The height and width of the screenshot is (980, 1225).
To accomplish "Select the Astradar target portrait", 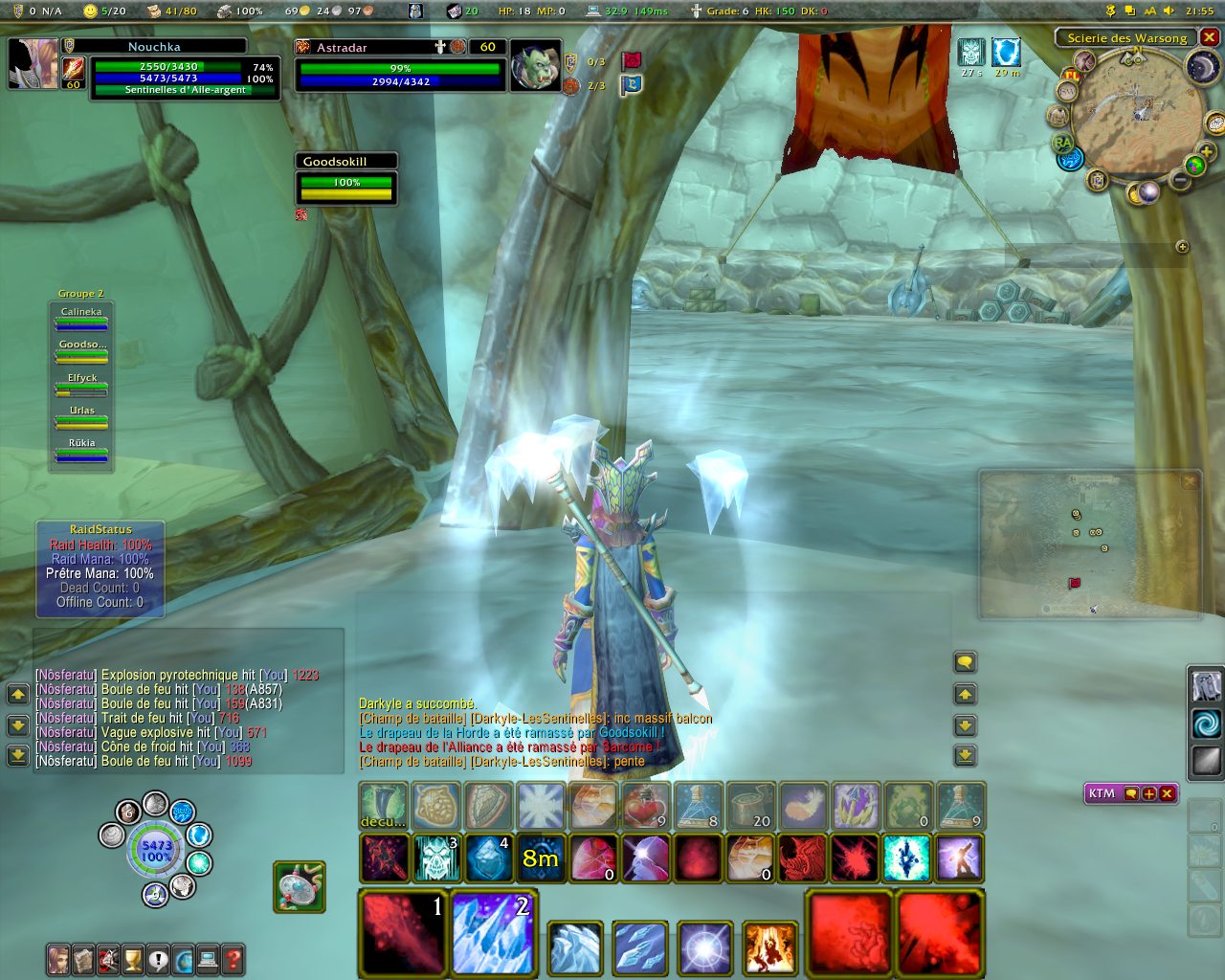I will pos(534,66).
